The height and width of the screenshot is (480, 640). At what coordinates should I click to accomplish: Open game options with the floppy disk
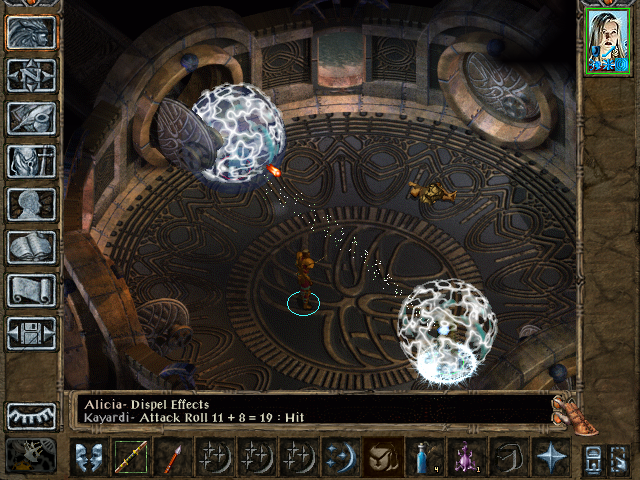[32, 333]
